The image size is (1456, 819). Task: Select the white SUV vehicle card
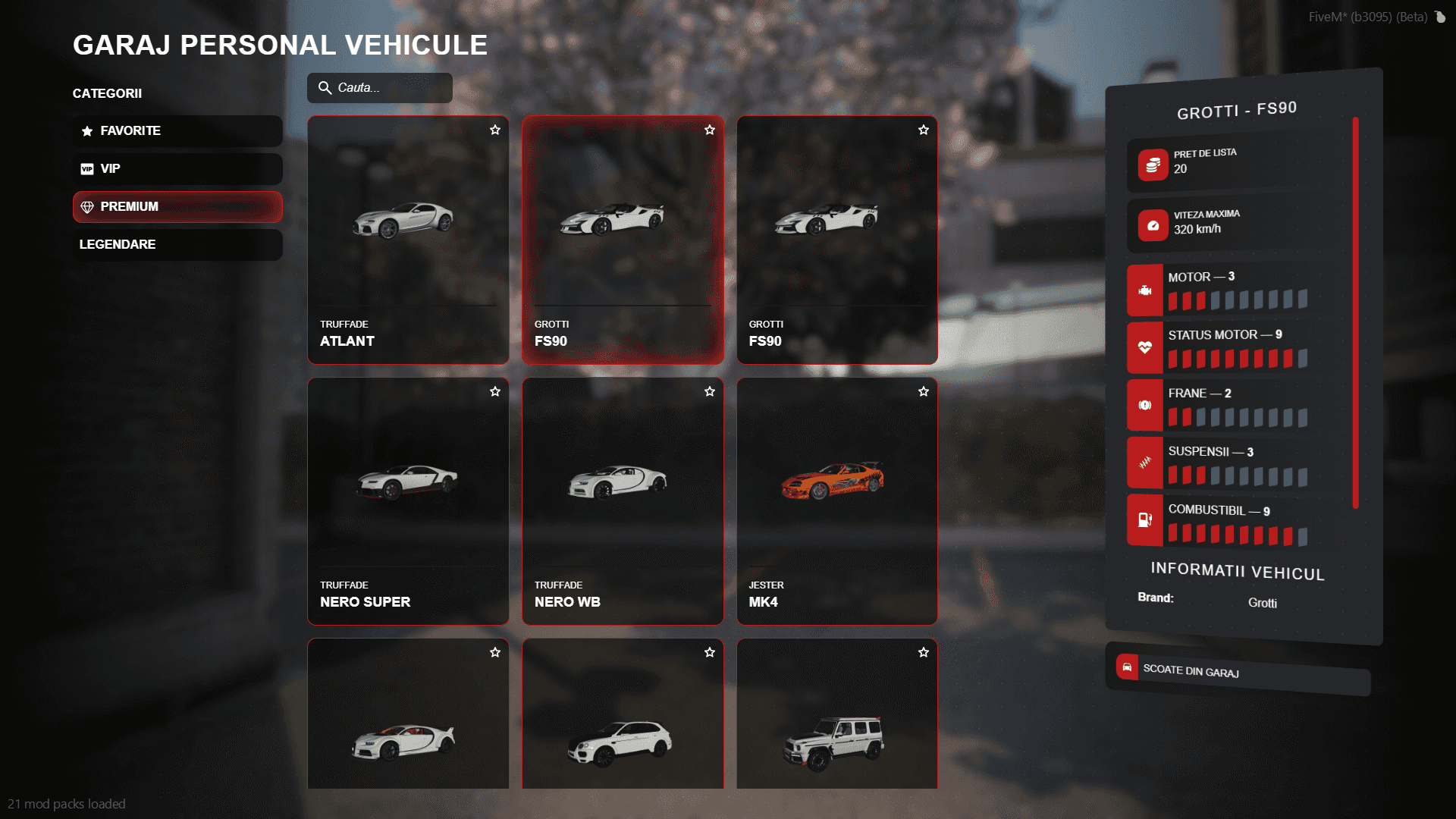623,720
